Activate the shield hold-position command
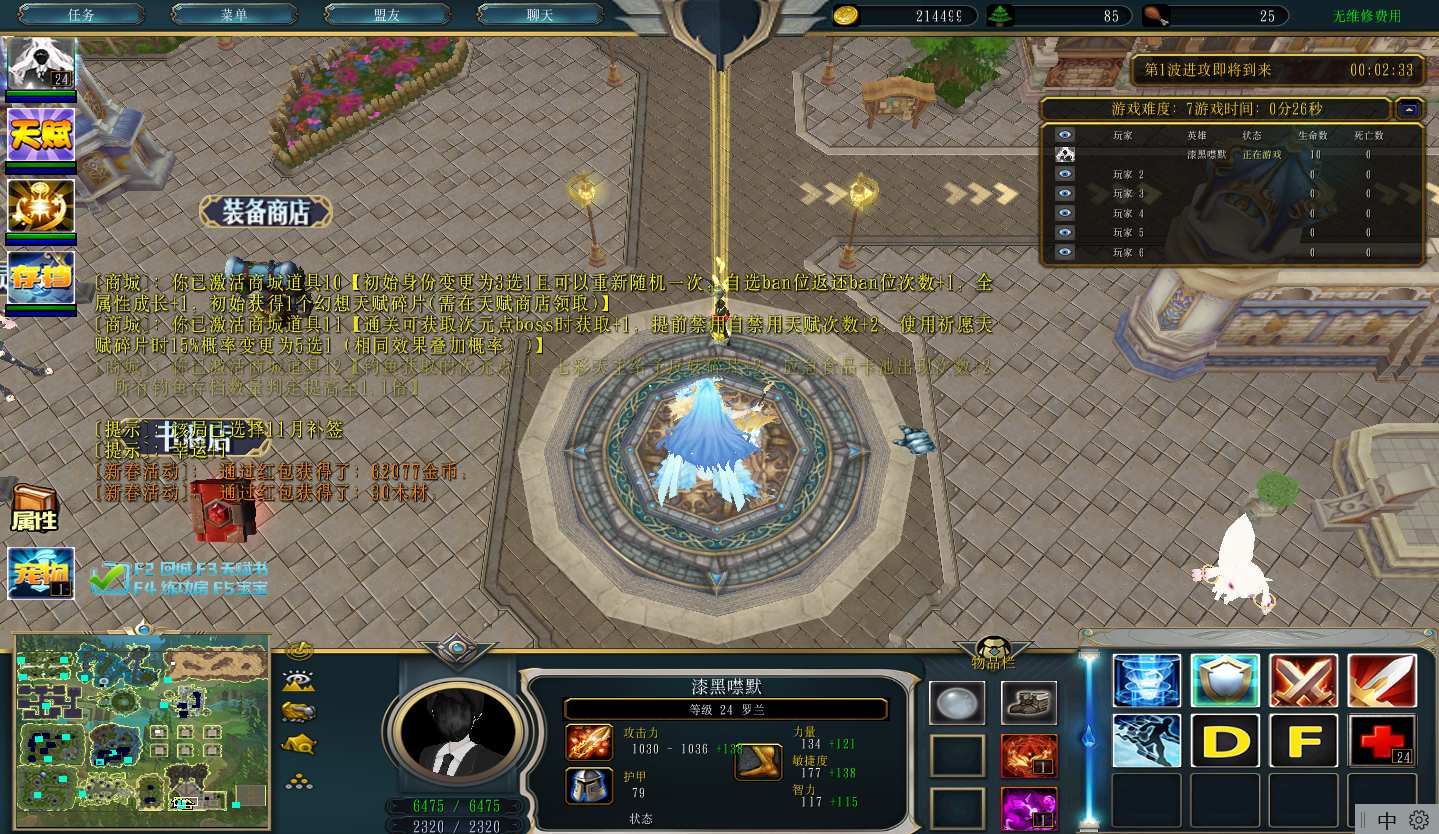The height and width of the screenshot is (834, 1439). pyautogui.click(x=1225, y=681)
